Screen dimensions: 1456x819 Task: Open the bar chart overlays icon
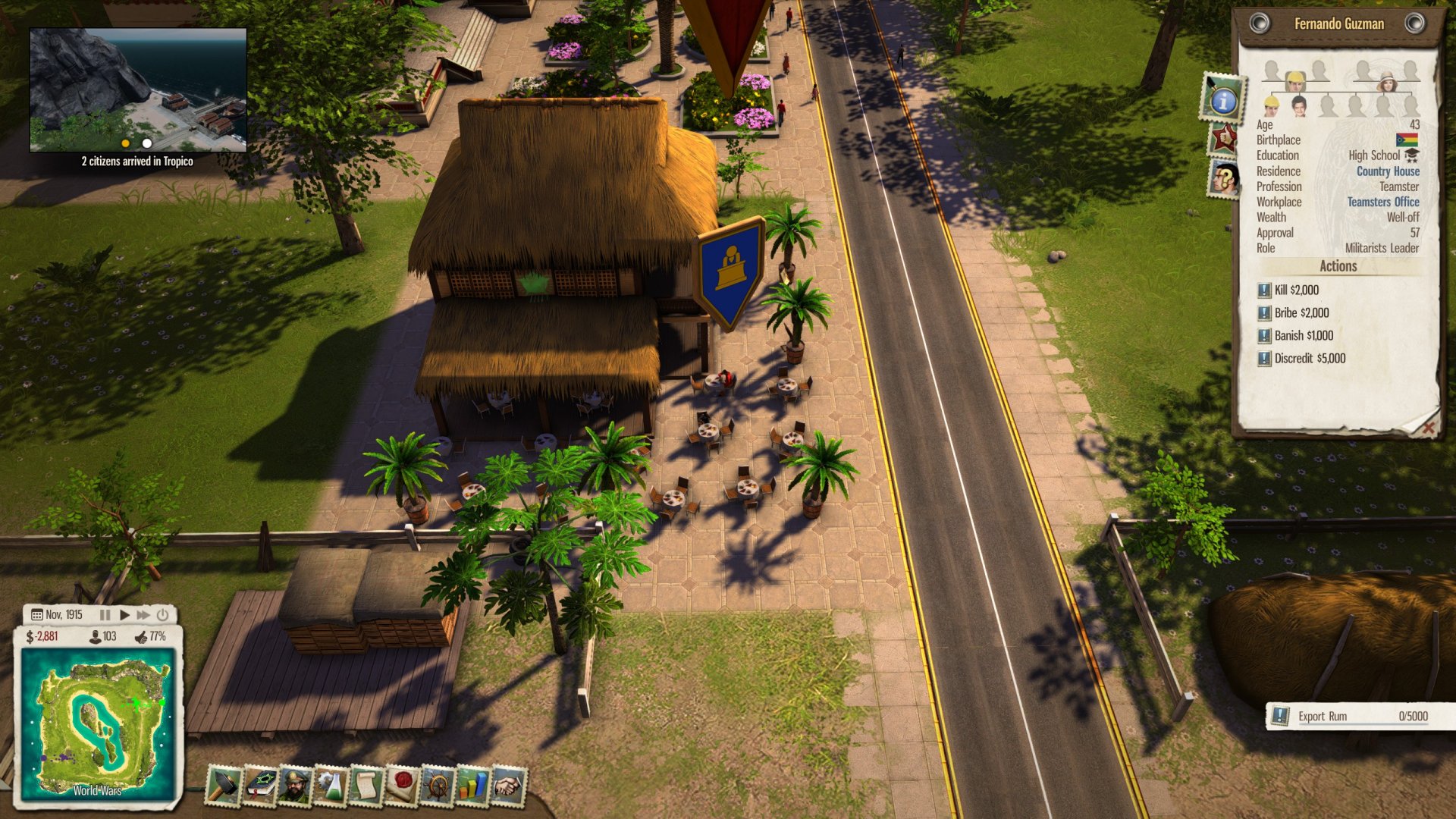click(472, 786)
